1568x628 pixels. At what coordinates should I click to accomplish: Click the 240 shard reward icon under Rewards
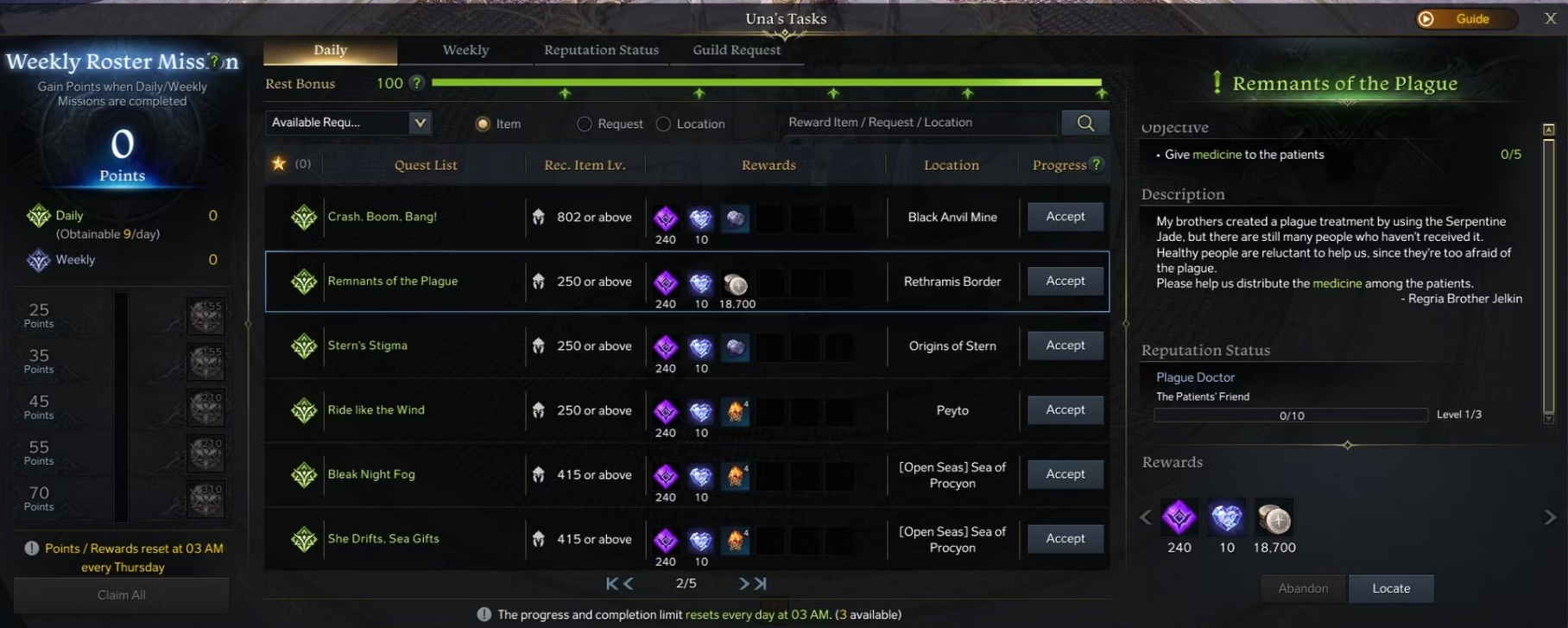coord(1179,517)
